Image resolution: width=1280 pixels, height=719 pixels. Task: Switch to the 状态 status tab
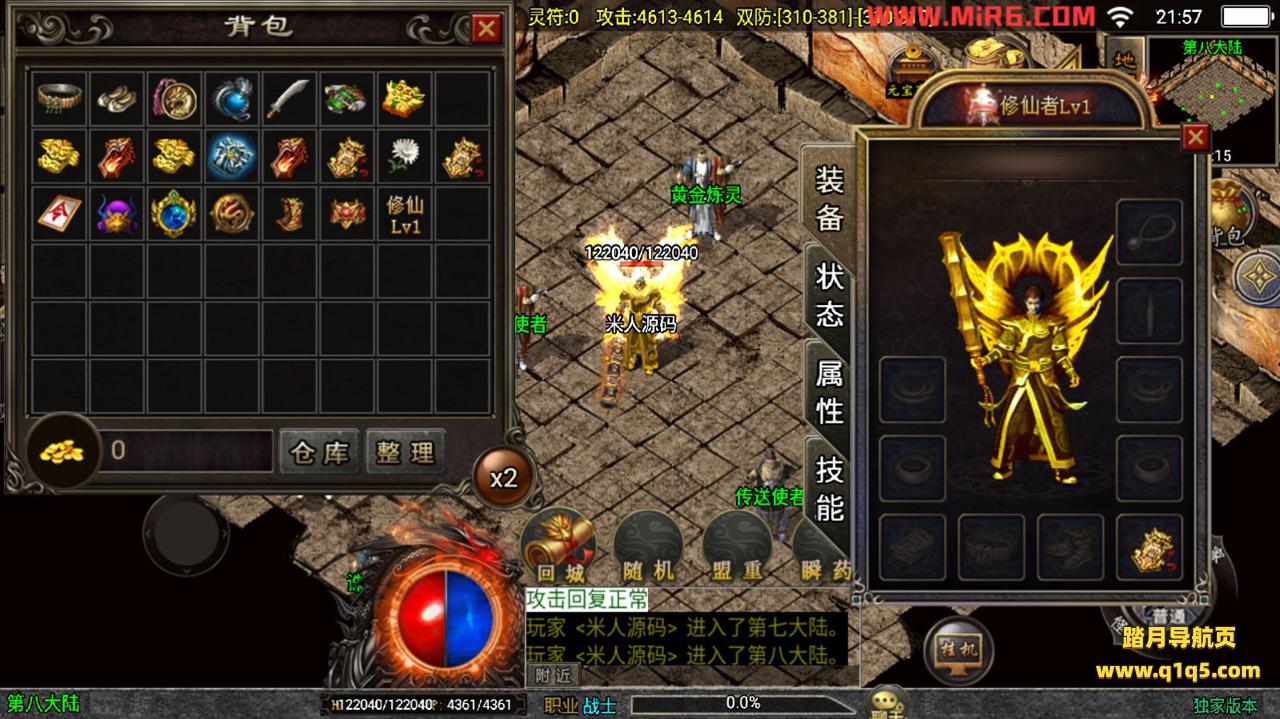[x=829, y=295]
